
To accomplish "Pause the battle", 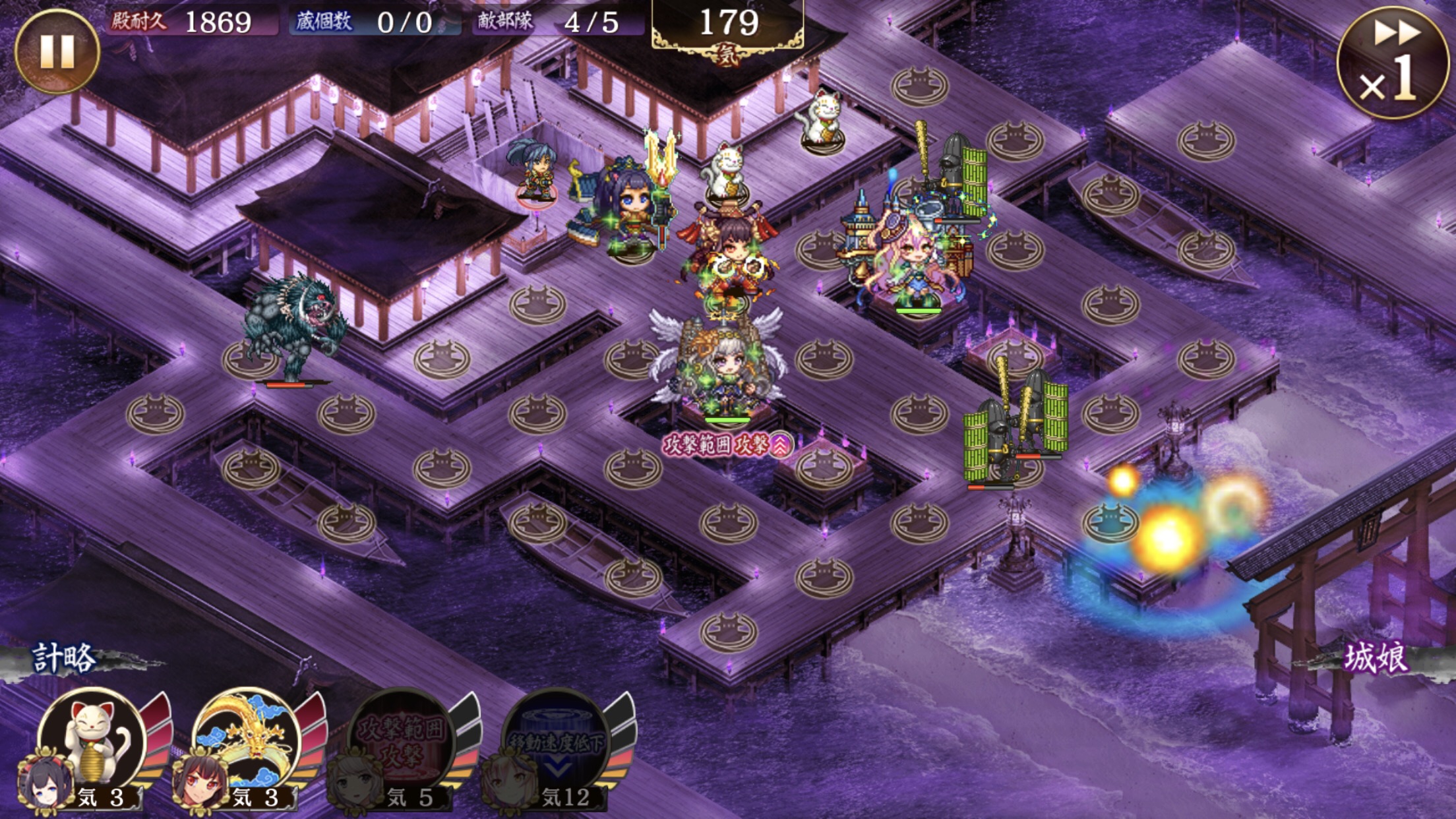I will pyautogui.click(x=57, y=51).
